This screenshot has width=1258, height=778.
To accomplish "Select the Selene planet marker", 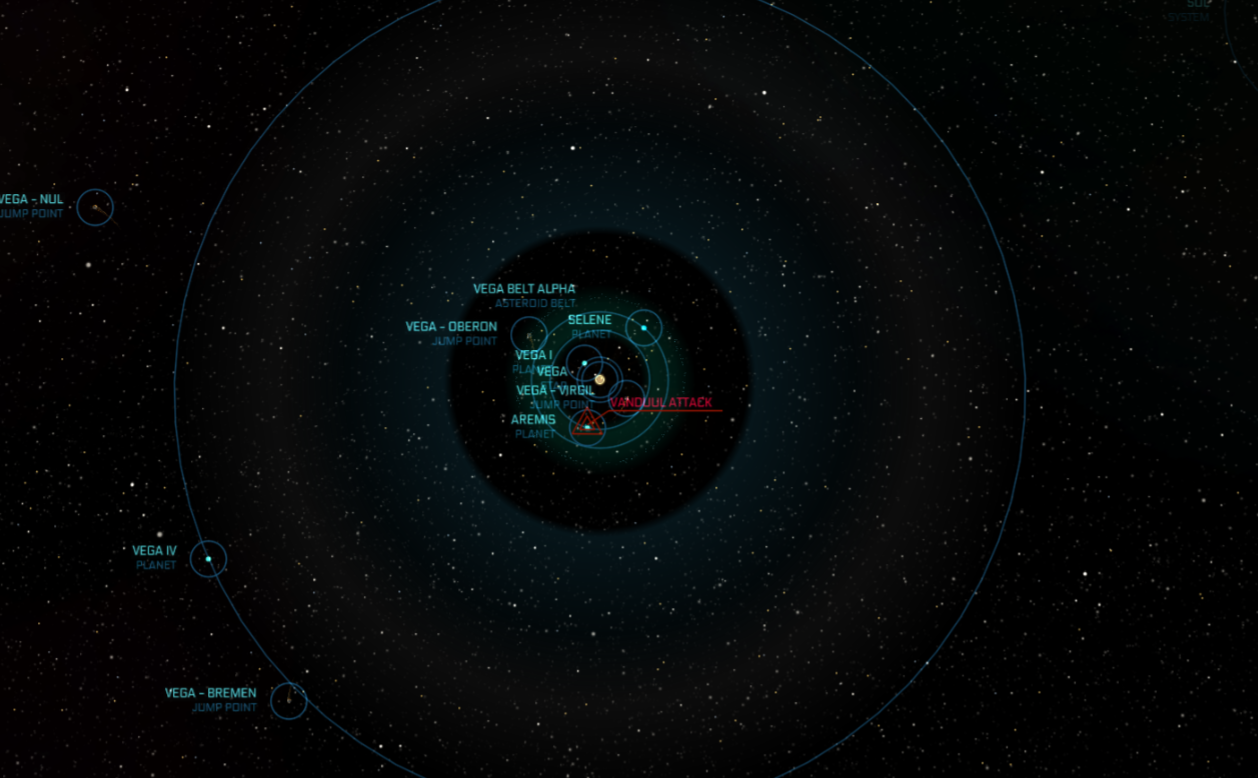I will pos(644,328).
